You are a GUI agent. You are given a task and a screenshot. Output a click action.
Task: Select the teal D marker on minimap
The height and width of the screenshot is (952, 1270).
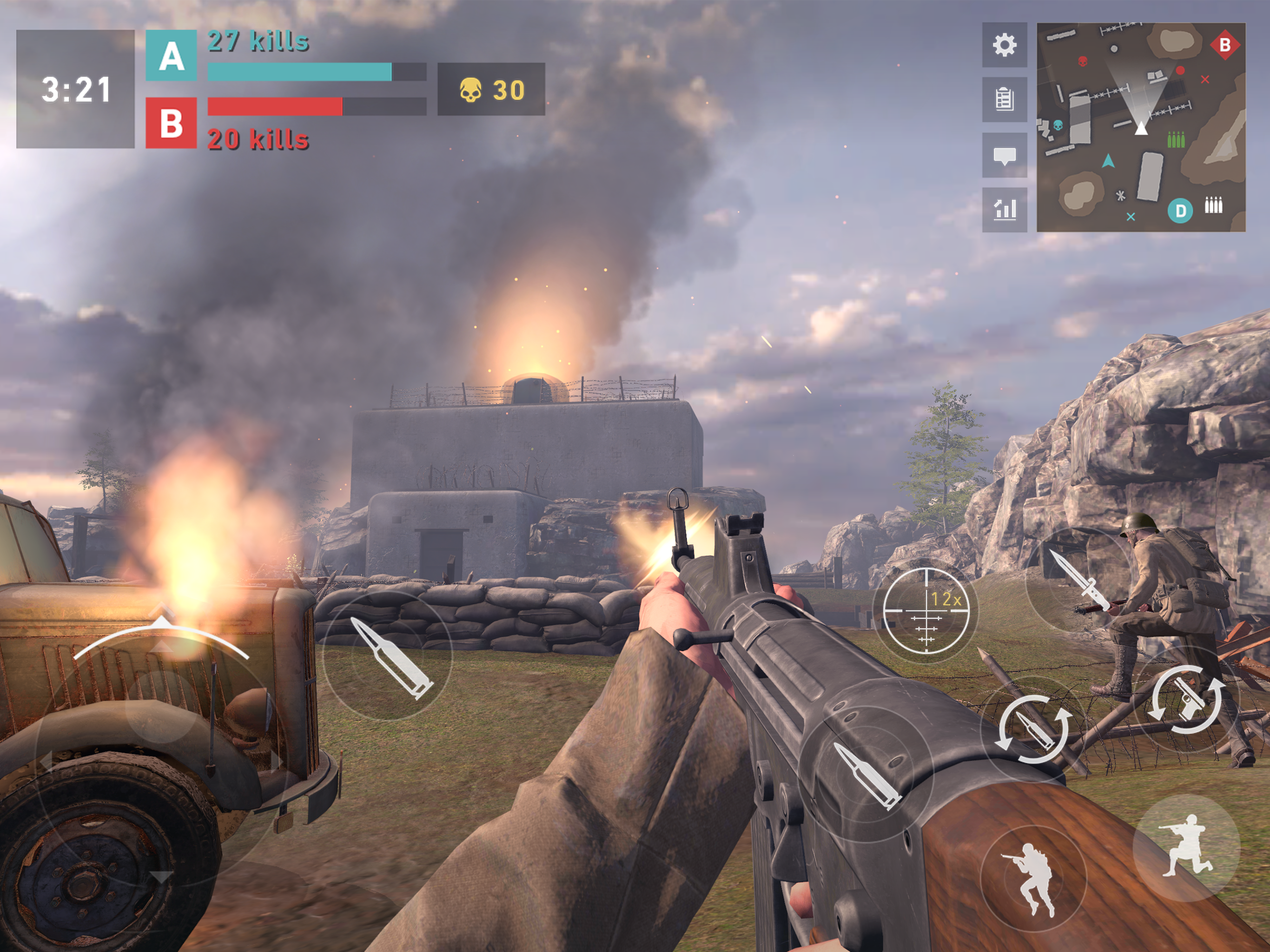tap(1180, 211)
